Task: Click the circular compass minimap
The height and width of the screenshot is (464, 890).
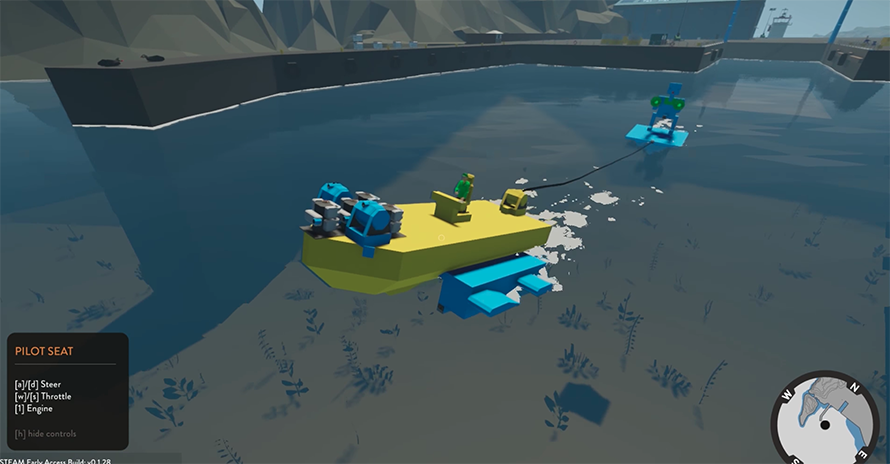Action: pos(826,420)
